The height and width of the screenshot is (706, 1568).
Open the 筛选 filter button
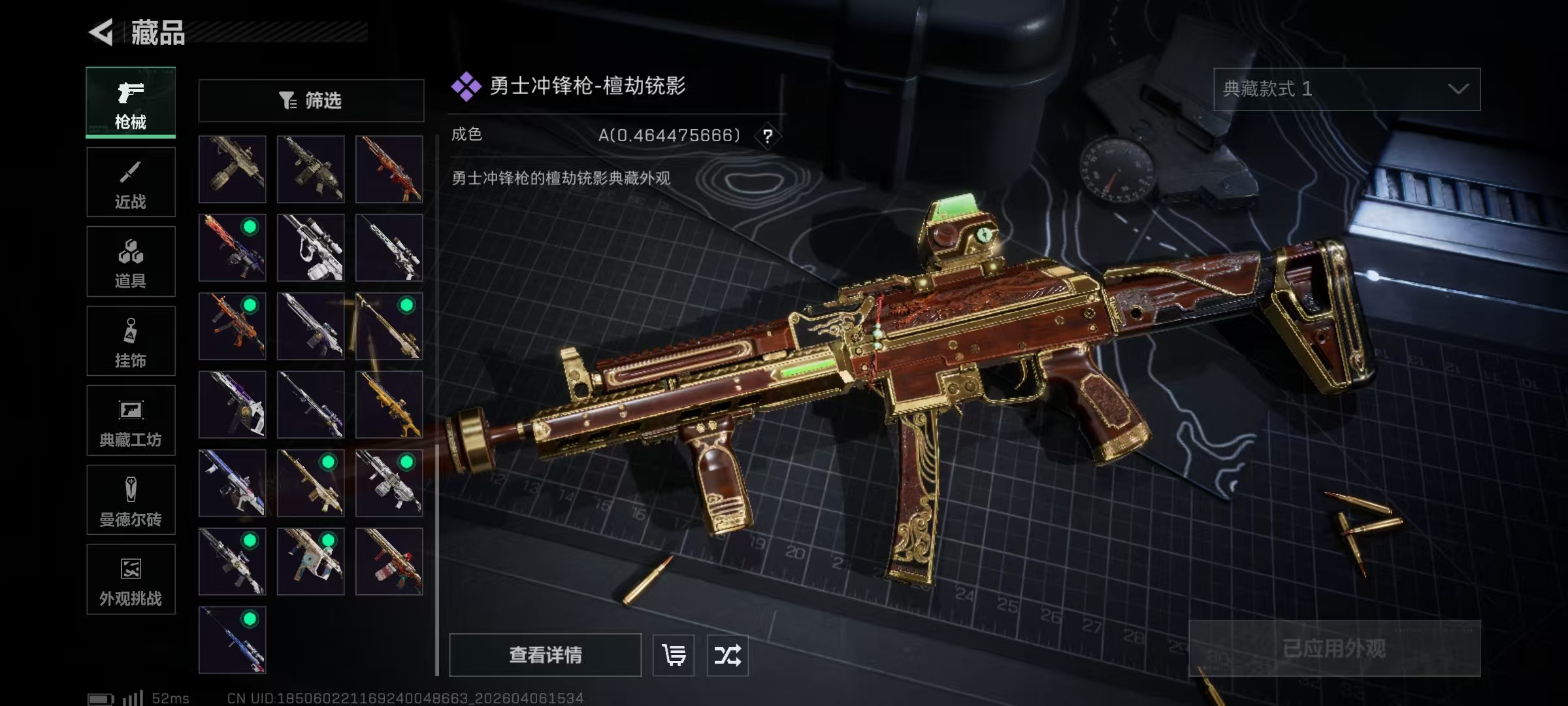[311, 101]
